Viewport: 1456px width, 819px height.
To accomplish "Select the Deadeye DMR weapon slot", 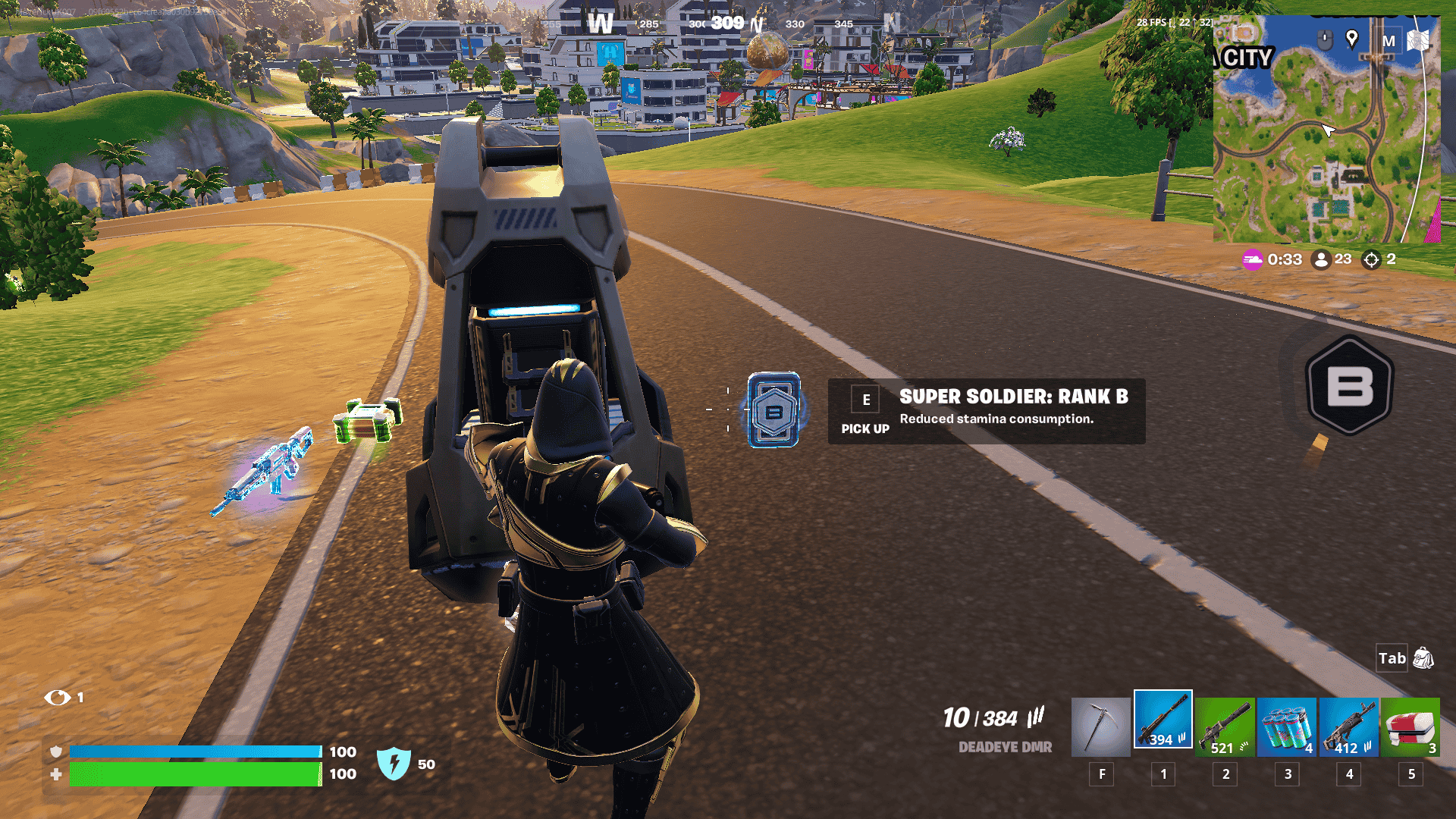I will [1163, 720].
